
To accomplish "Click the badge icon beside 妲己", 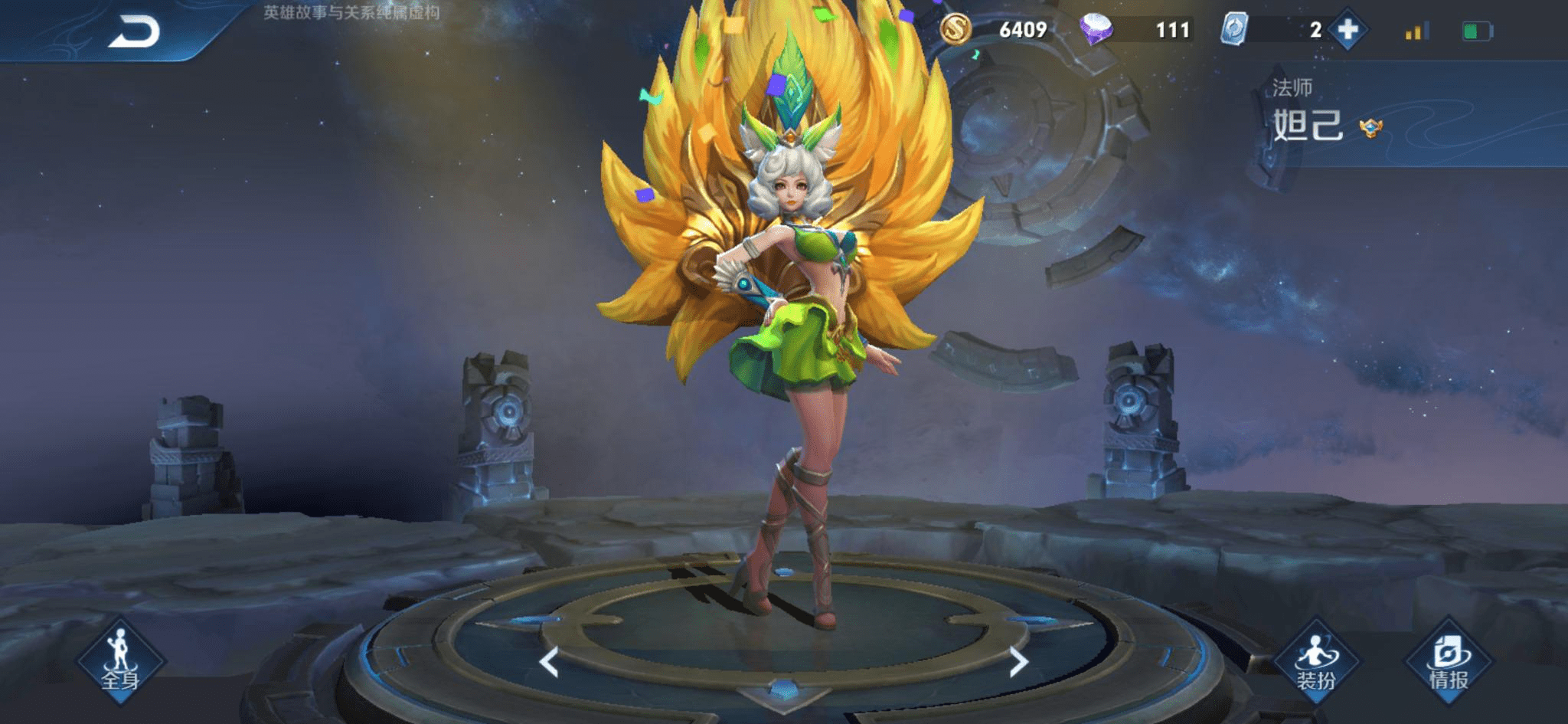I will coord(1370,128).
